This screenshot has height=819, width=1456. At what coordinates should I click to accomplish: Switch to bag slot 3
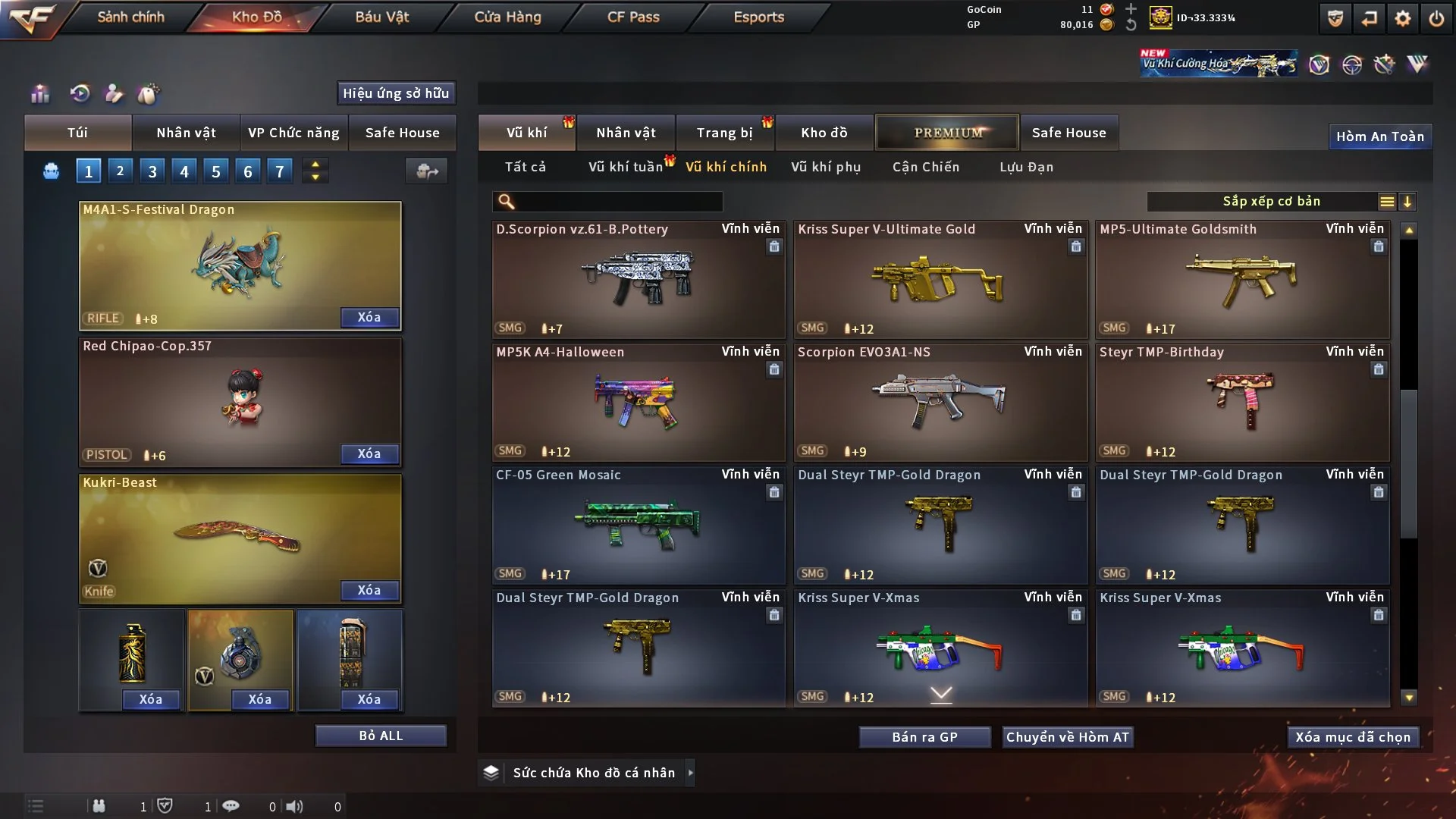pos(152,171)
